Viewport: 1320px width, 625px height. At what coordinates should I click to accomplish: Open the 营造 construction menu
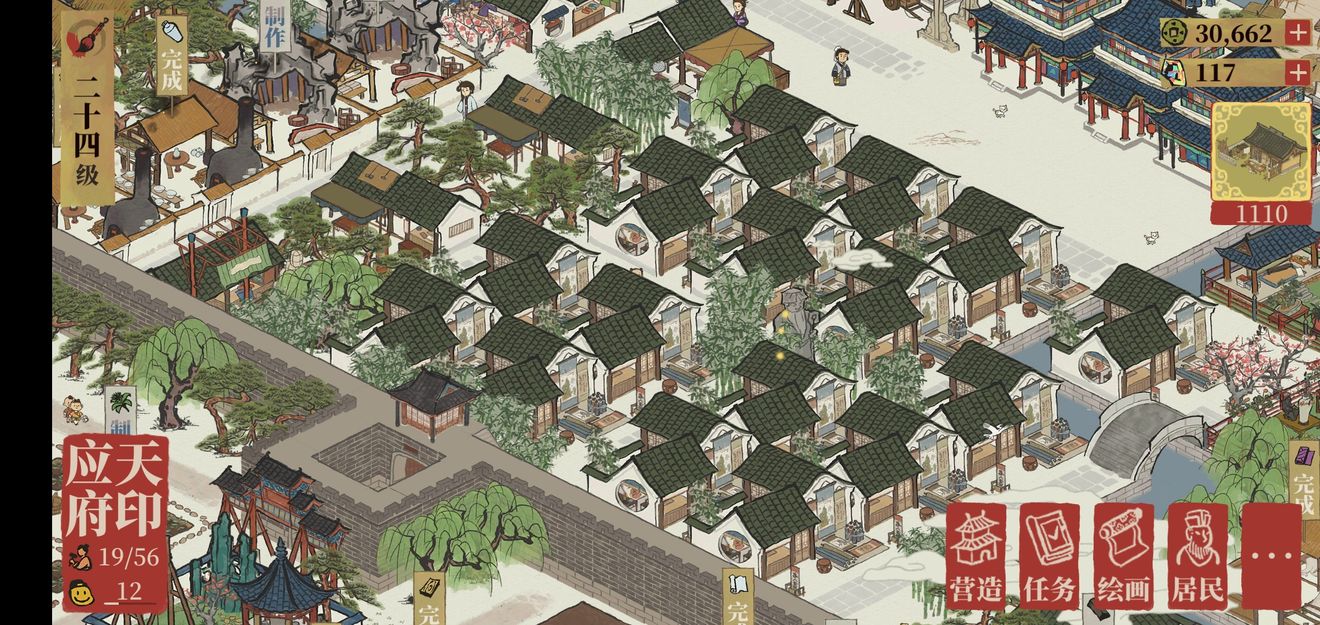click(x=976, y=556)
